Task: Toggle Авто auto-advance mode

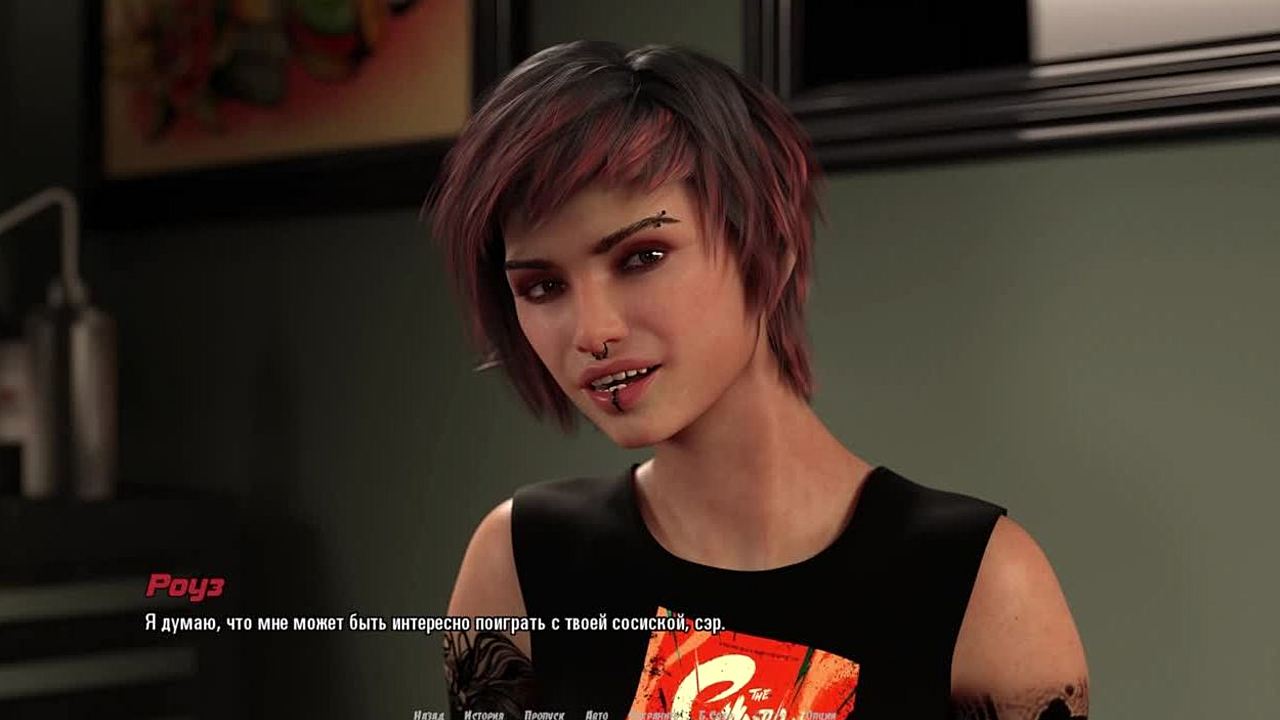Action: [596, 715]
